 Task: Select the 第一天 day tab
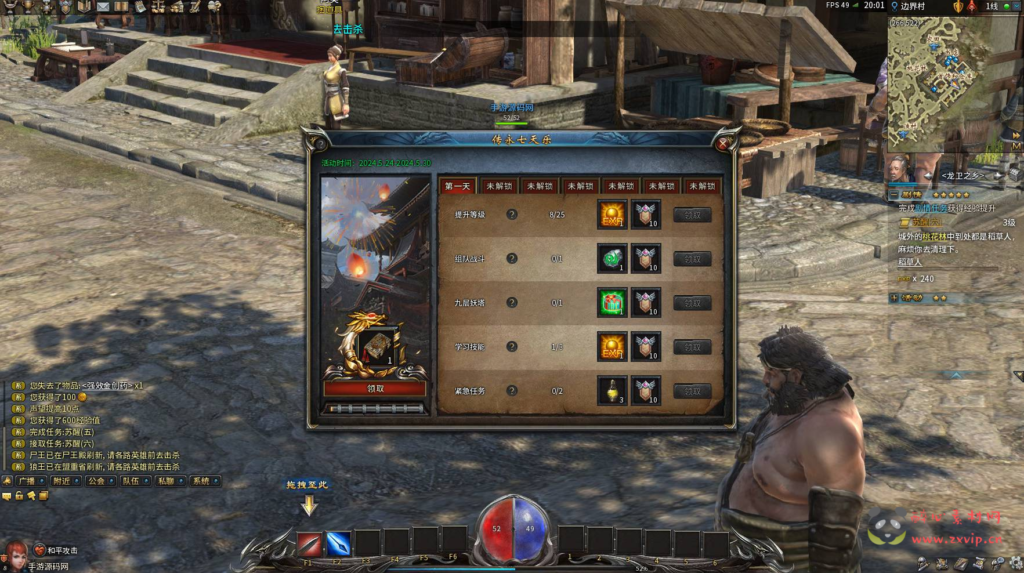pos(457,186)
